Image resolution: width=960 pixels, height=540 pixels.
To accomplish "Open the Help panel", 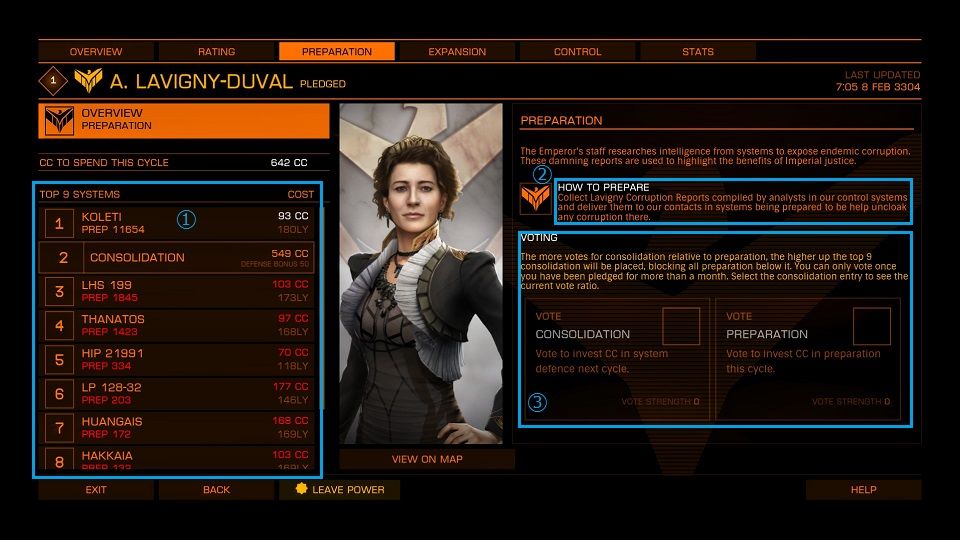I will pos(863,490).
